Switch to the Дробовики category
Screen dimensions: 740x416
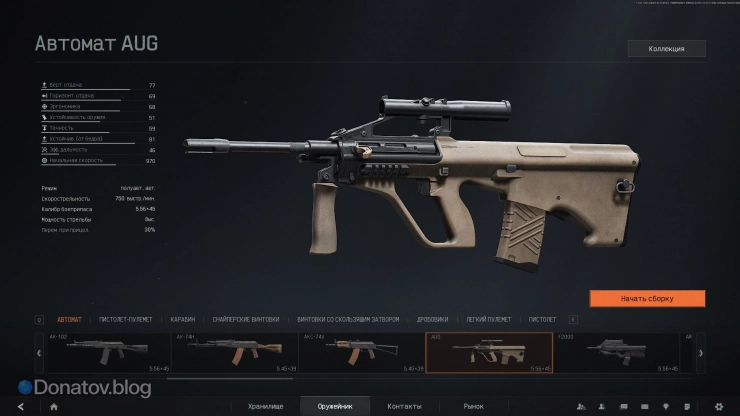432,319
